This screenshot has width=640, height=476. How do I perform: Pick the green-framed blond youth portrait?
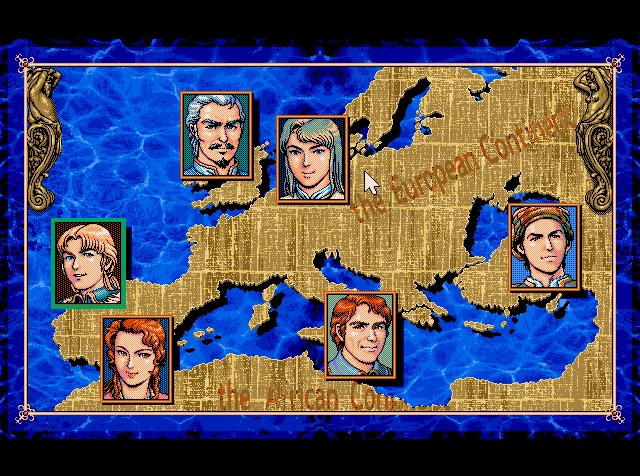(x=89, y=264)
